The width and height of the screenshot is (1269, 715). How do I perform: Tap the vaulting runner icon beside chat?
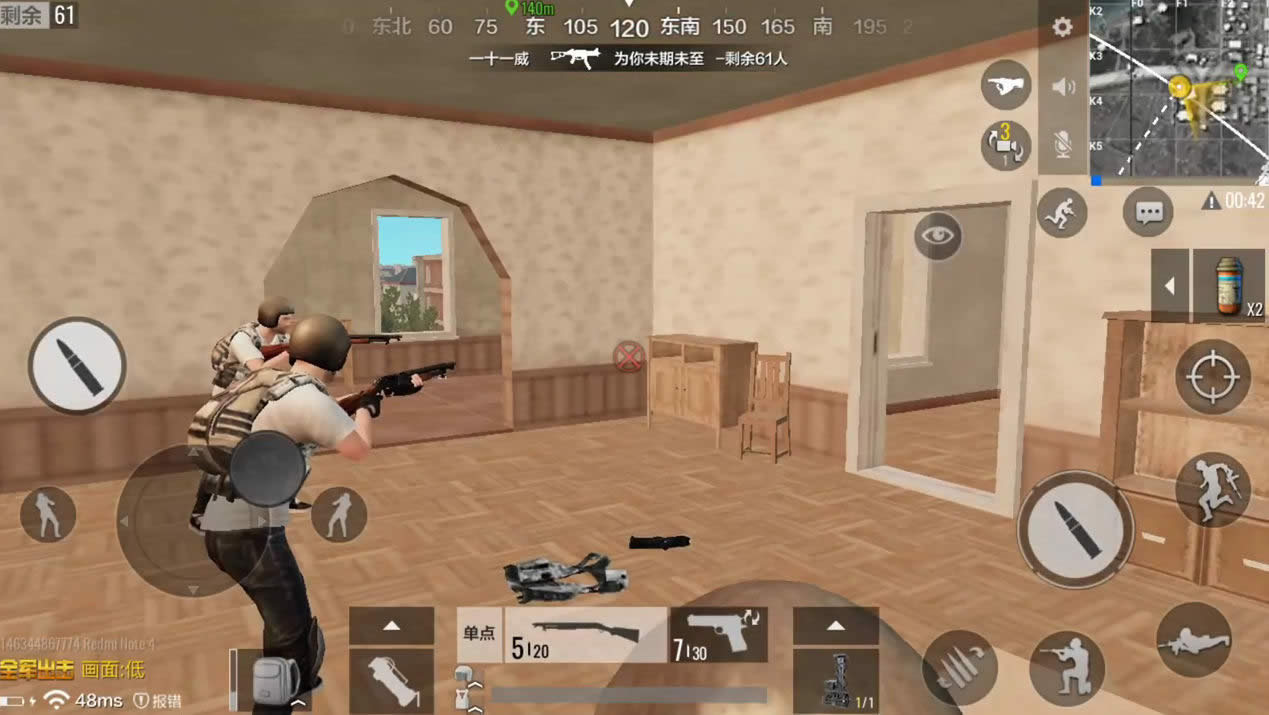pos(1062,212)
